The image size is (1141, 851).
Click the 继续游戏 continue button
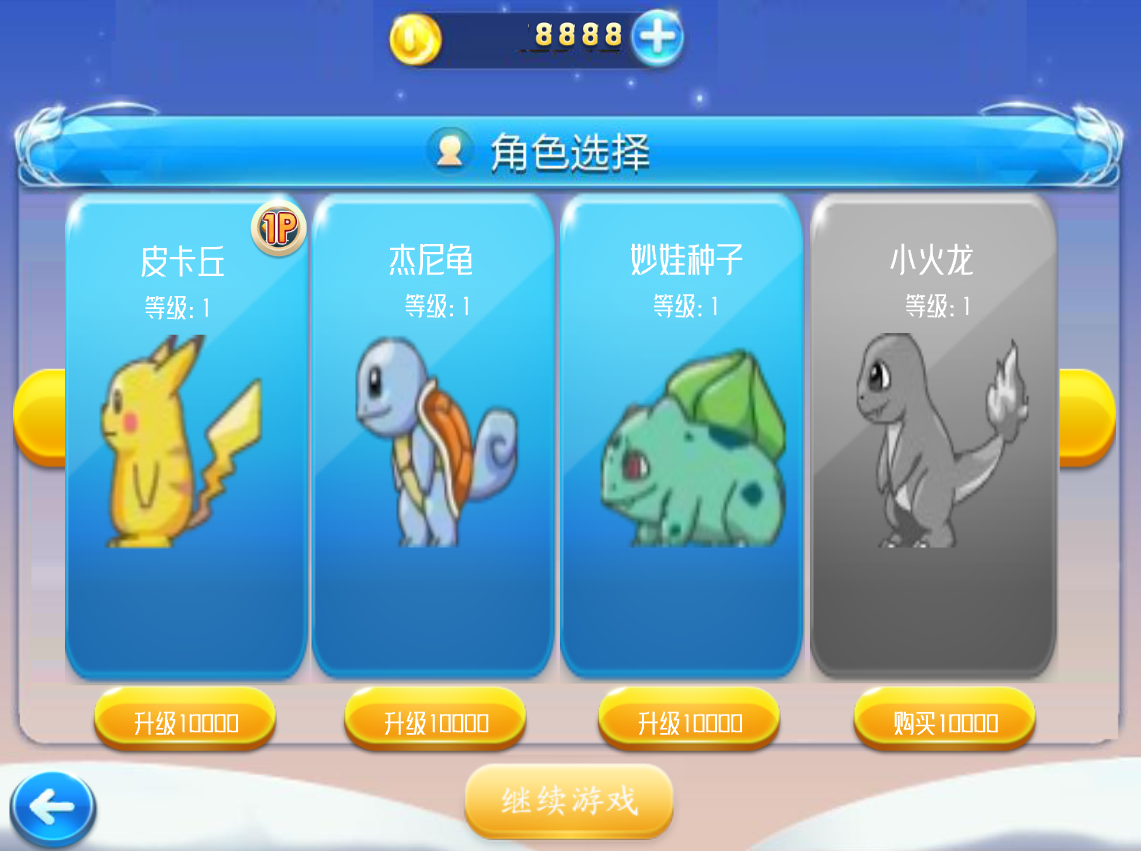click(568, 800)
